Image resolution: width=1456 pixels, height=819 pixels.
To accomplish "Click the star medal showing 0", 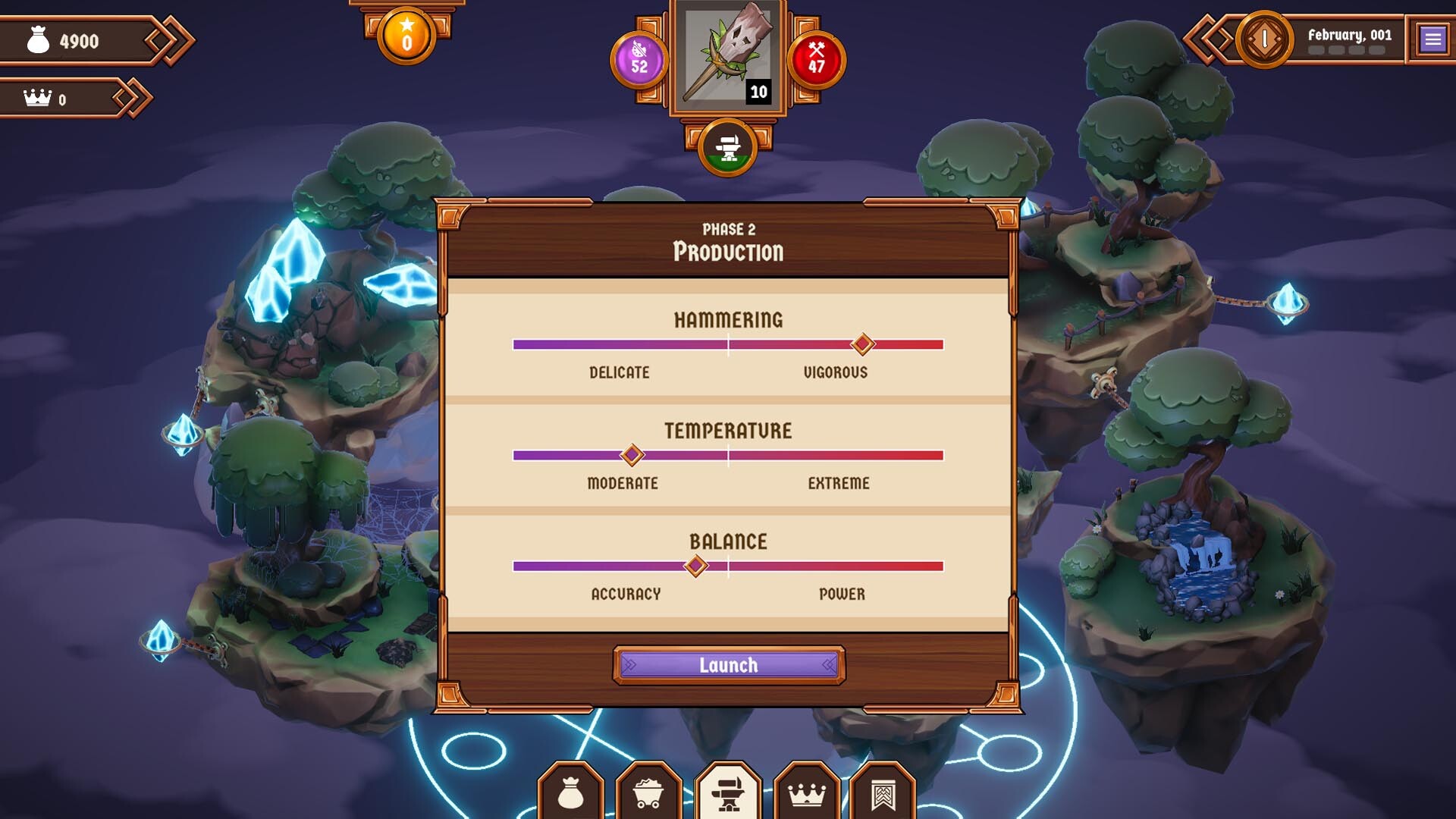I will point(406,34).
